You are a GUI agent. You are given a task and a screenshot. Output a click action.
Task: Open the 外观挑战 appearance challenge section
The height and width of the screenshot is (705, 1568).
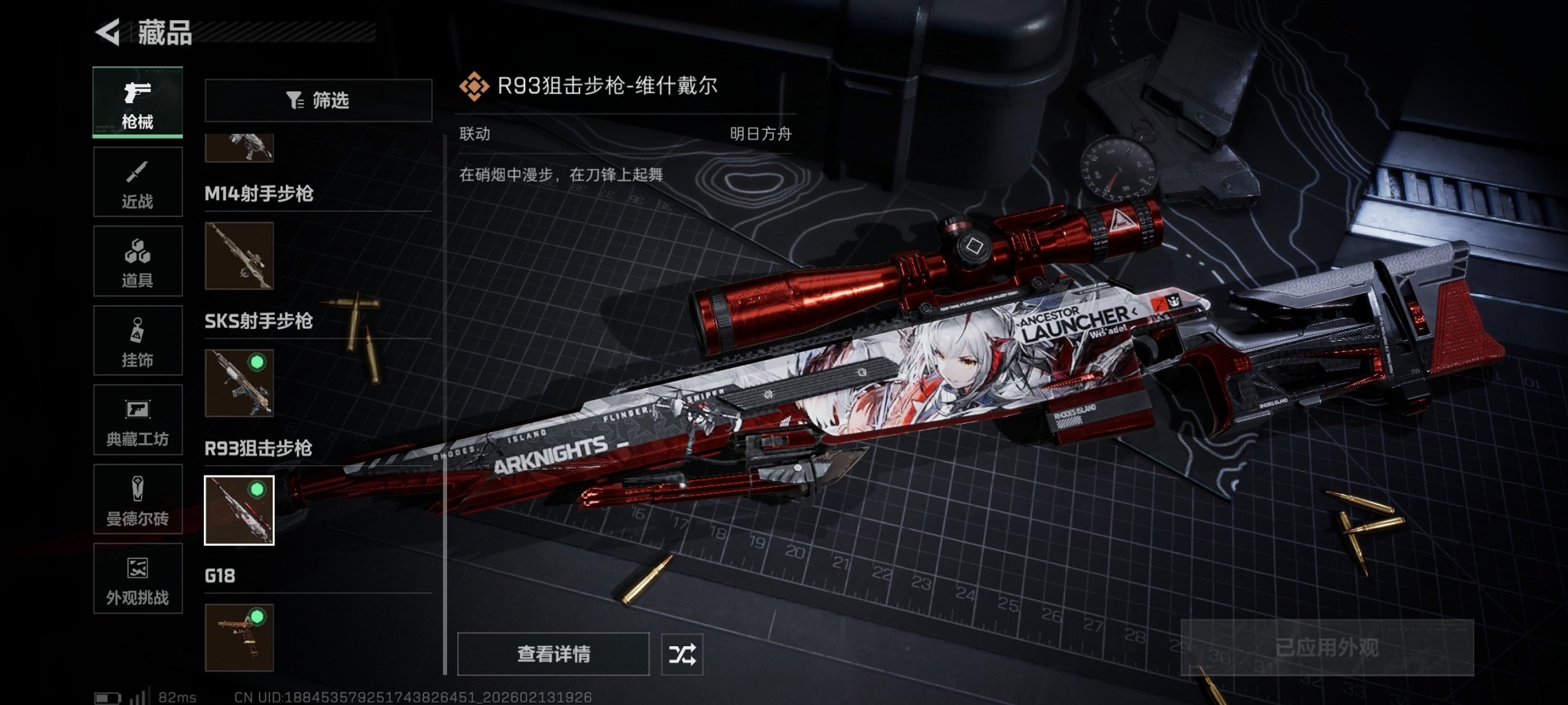(137, 581)
